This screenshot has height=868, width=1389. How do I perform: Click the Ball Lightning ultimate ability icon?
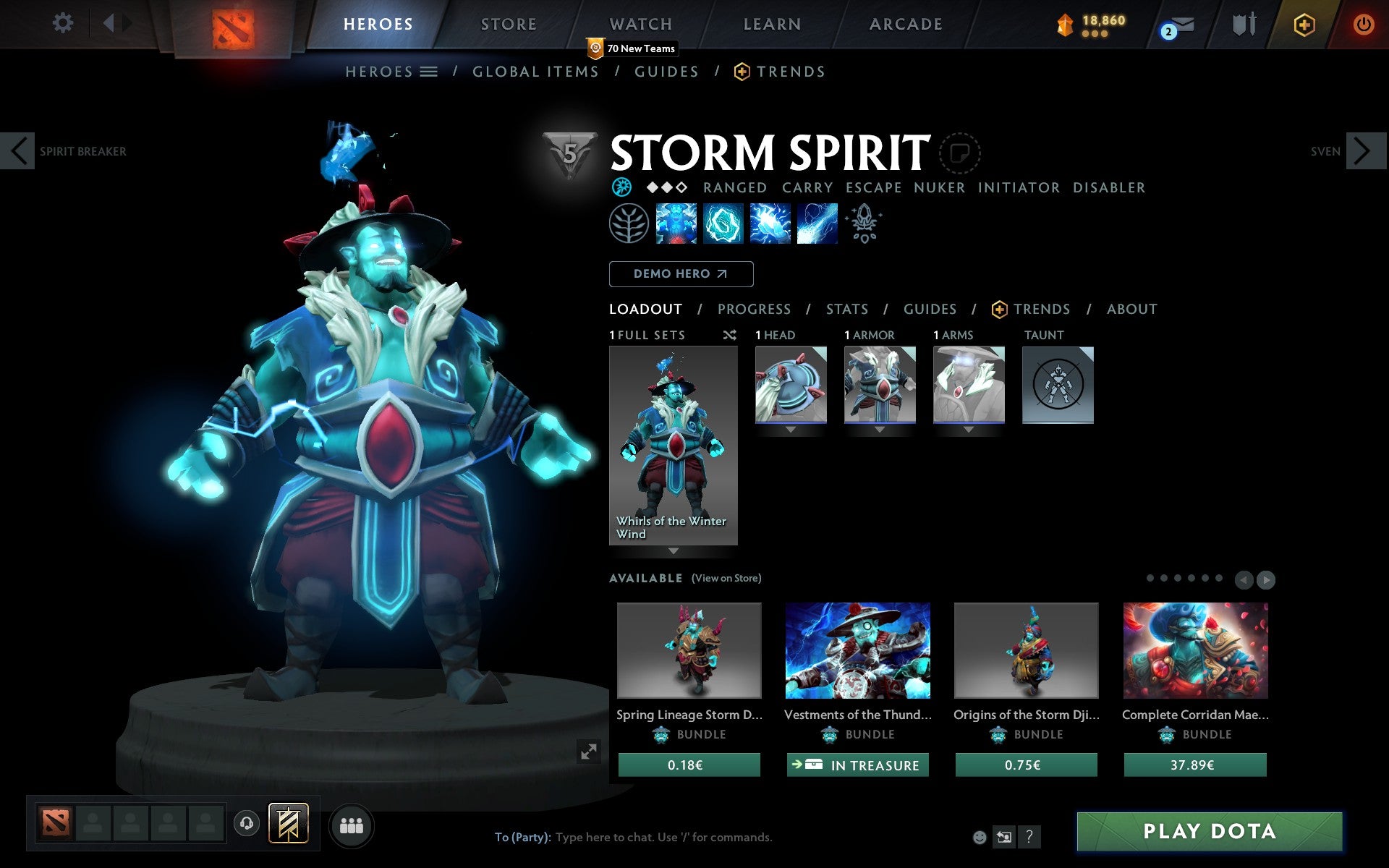click(x=816, y=224)
